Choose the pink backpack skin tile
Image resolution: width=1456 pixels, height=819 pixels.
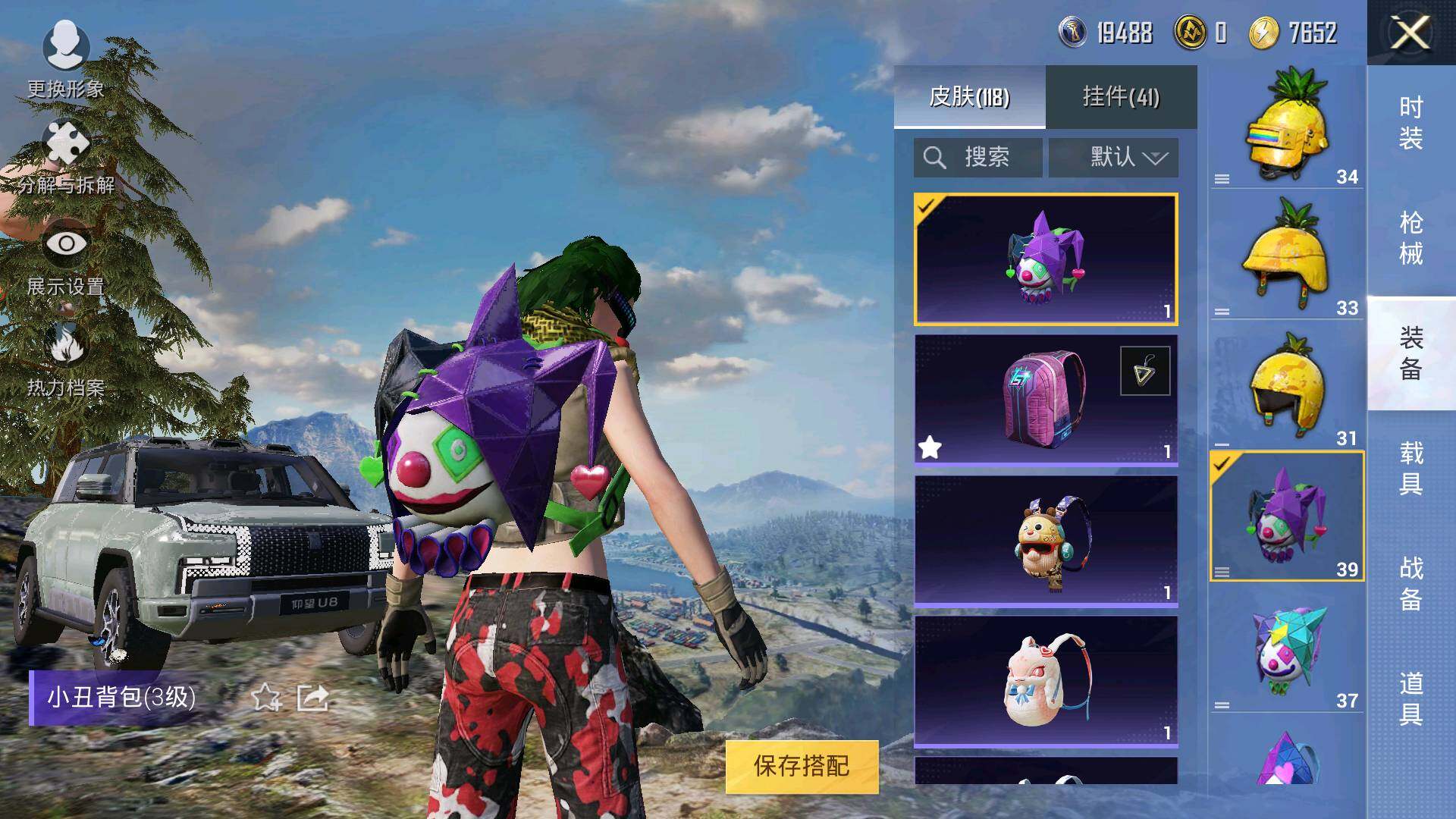(x=1045, y=399)
